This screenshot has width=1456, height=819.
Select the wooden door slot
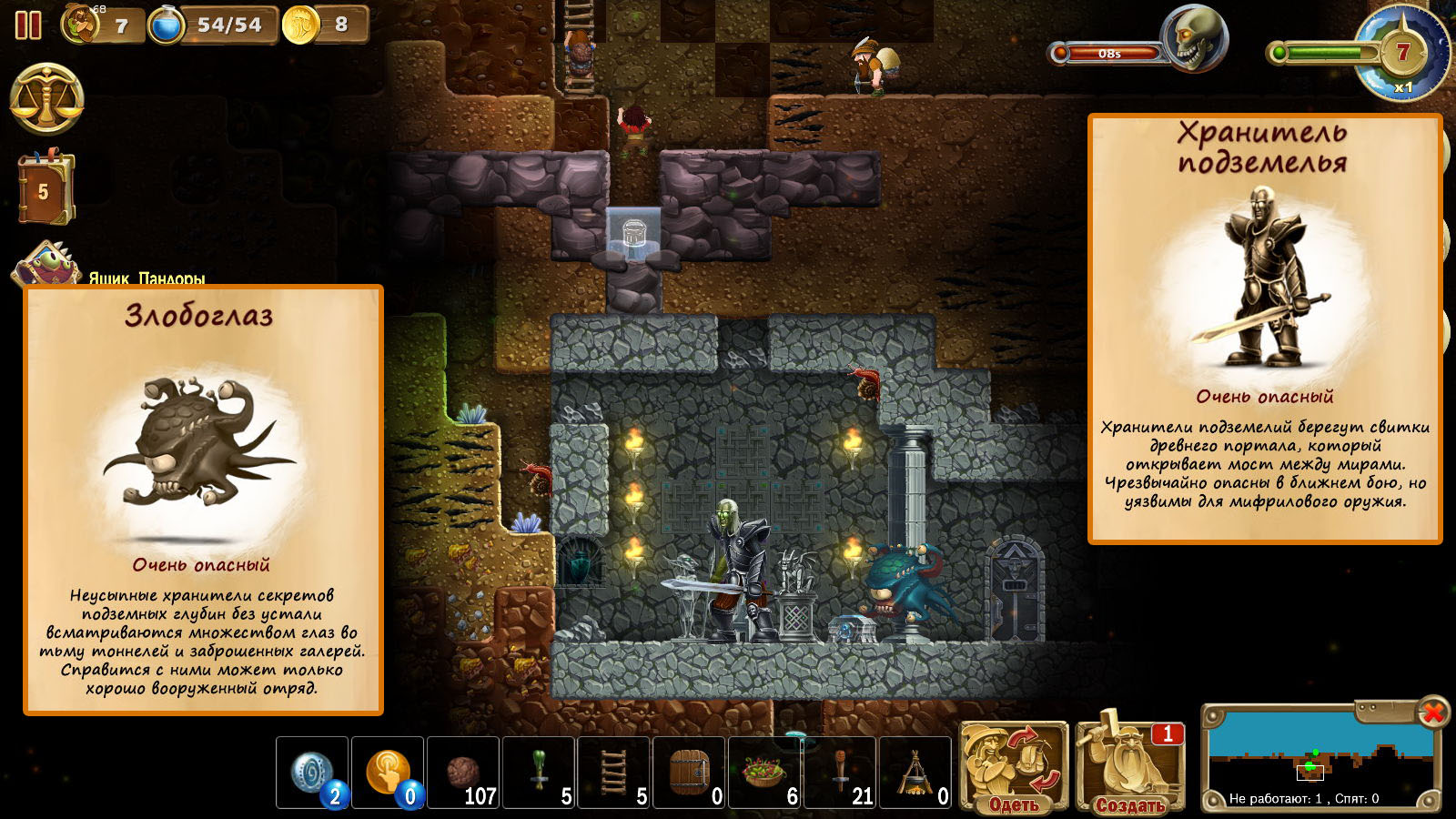click(x=690, y=773)
